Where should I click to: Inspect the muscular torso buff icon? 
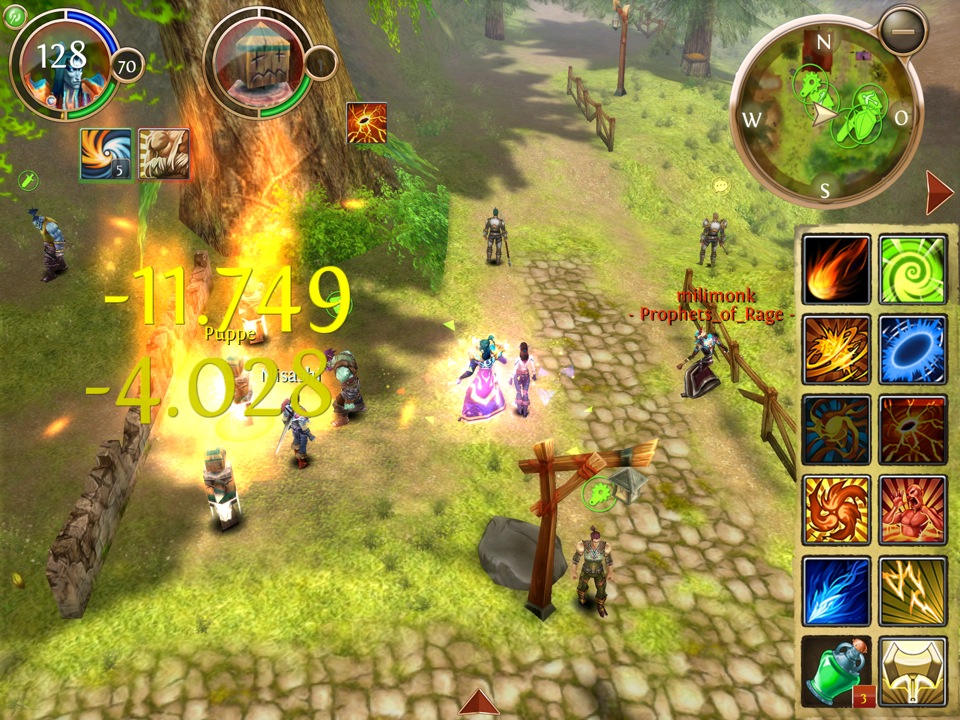click(x=163, y=154)
